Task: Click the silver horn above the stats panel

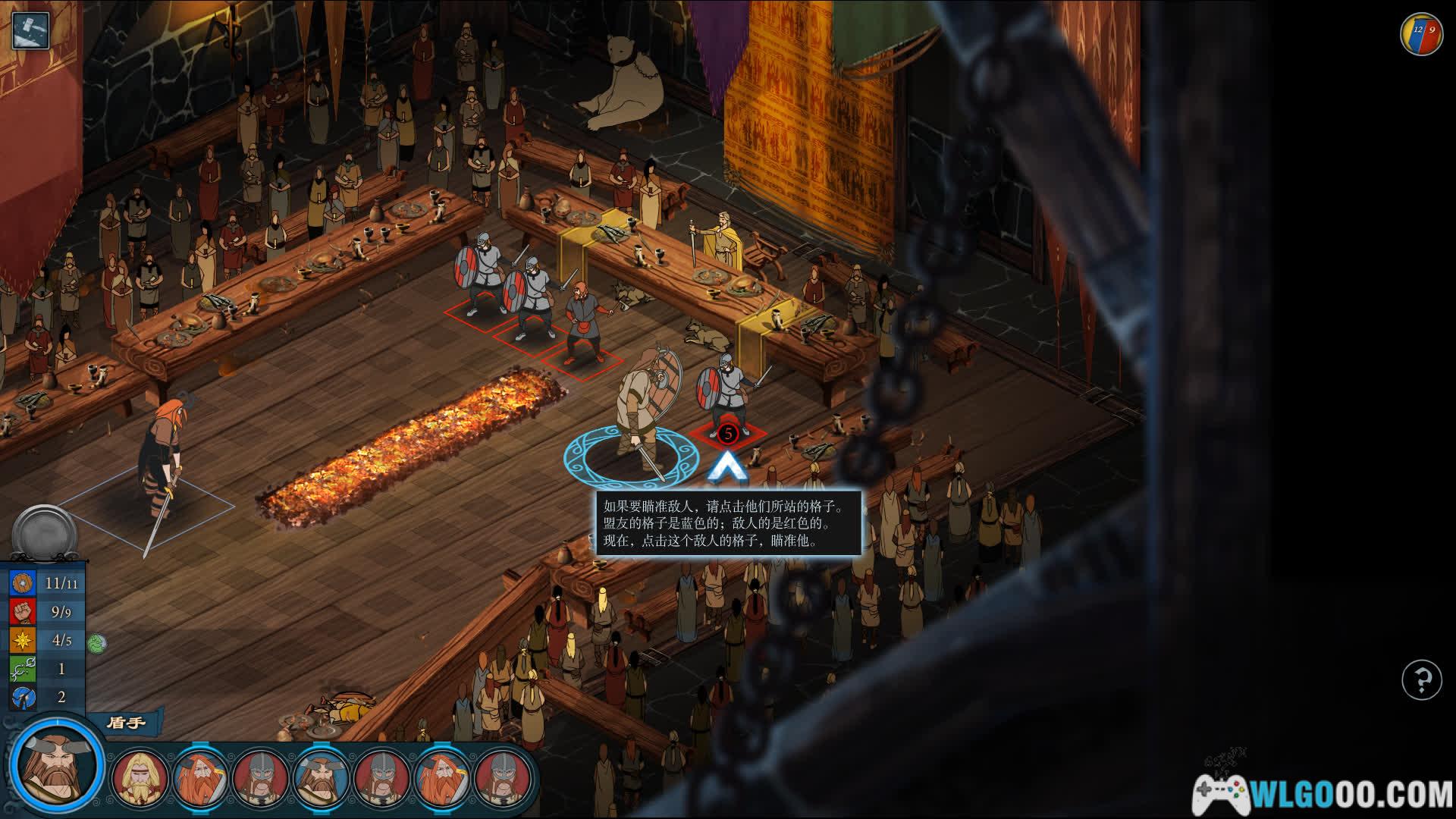Action: [x=44, y=534]
